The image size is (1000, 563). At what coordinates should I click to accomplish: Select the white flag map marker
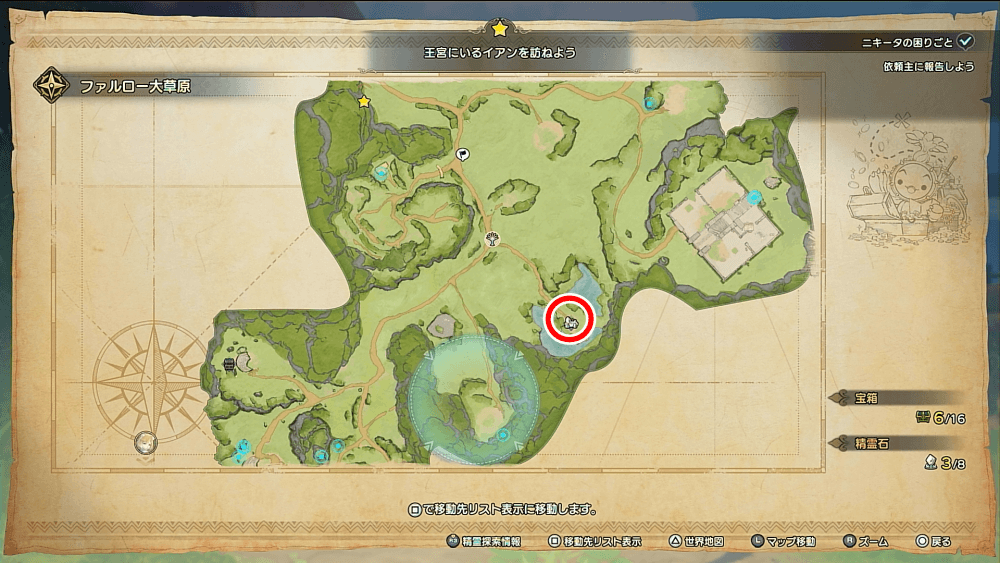pos(463,155)
